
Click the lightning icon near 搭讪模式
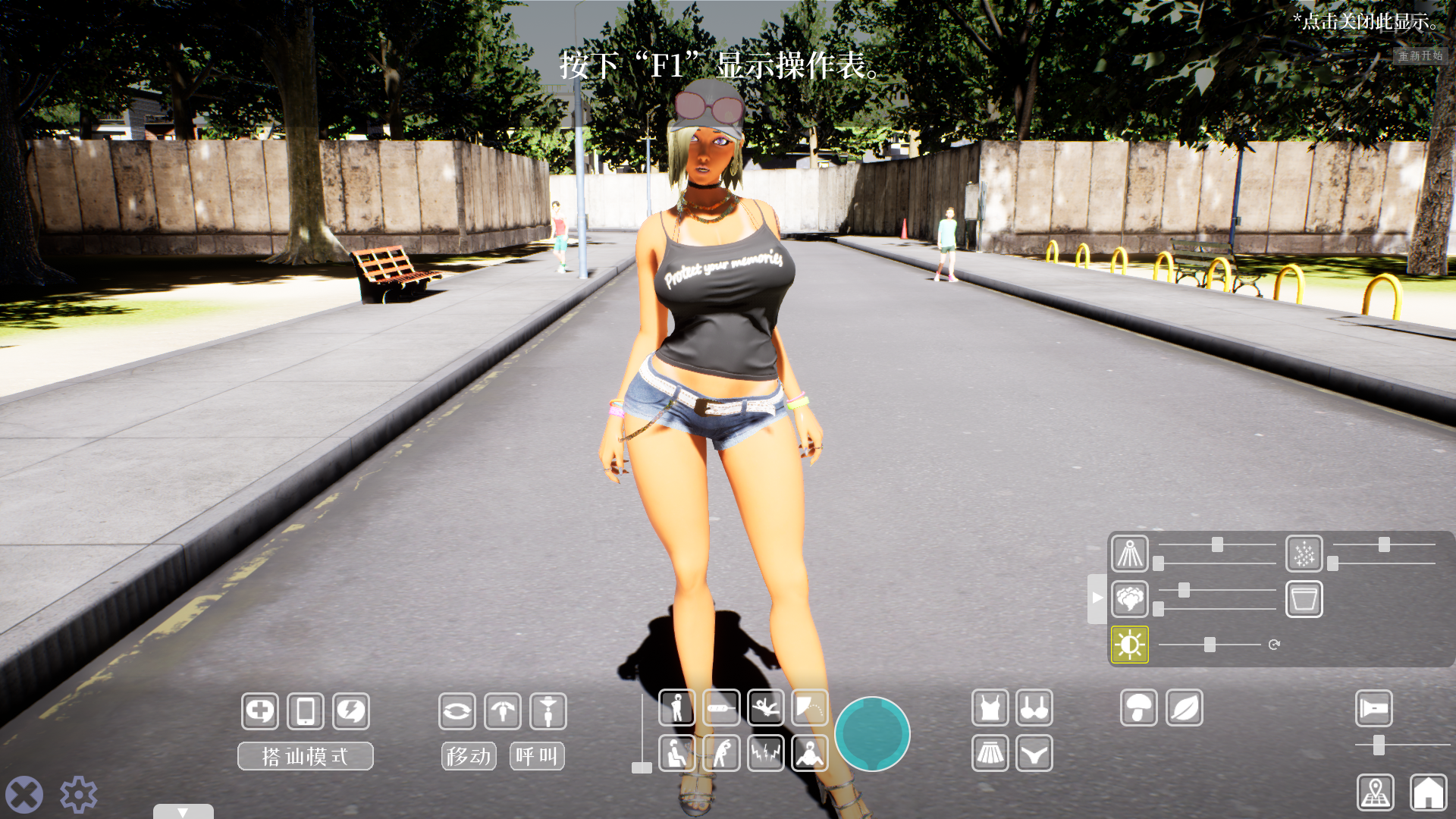(350, 711)
